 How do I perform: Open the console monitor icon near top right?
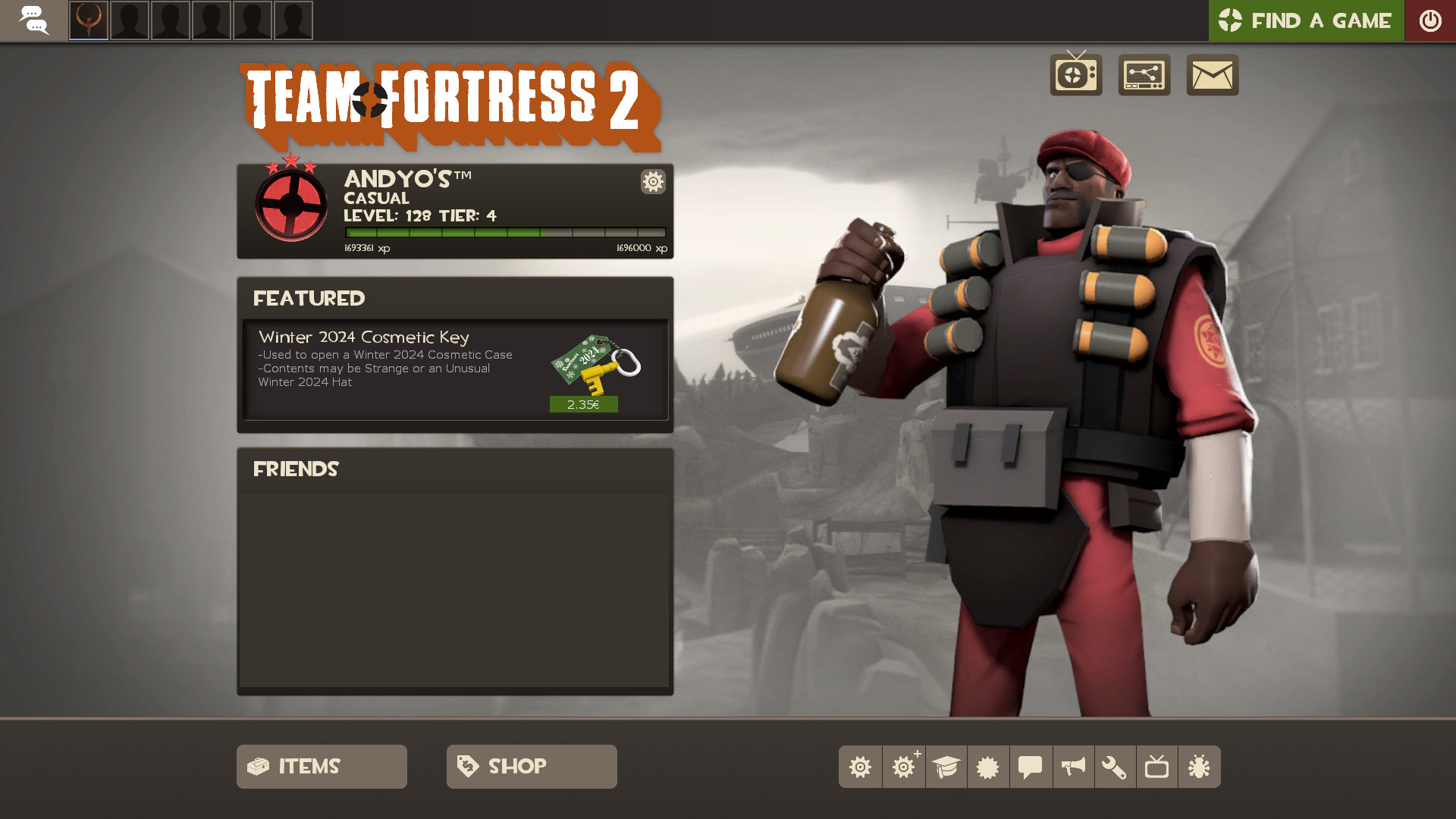click(1144, 75)
